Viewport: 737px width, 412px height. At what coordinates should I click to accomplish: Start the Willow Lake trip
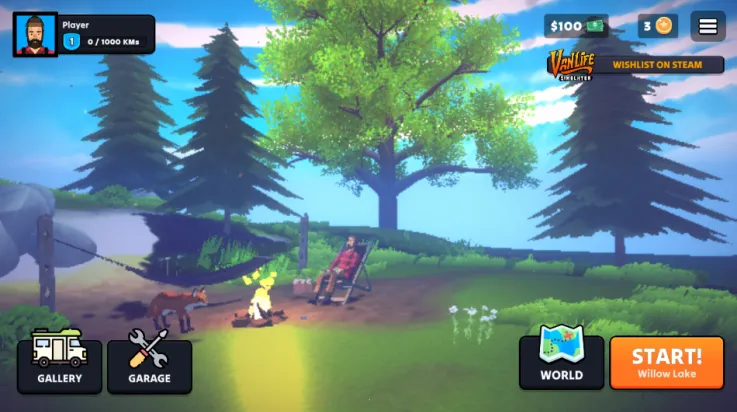666,362
